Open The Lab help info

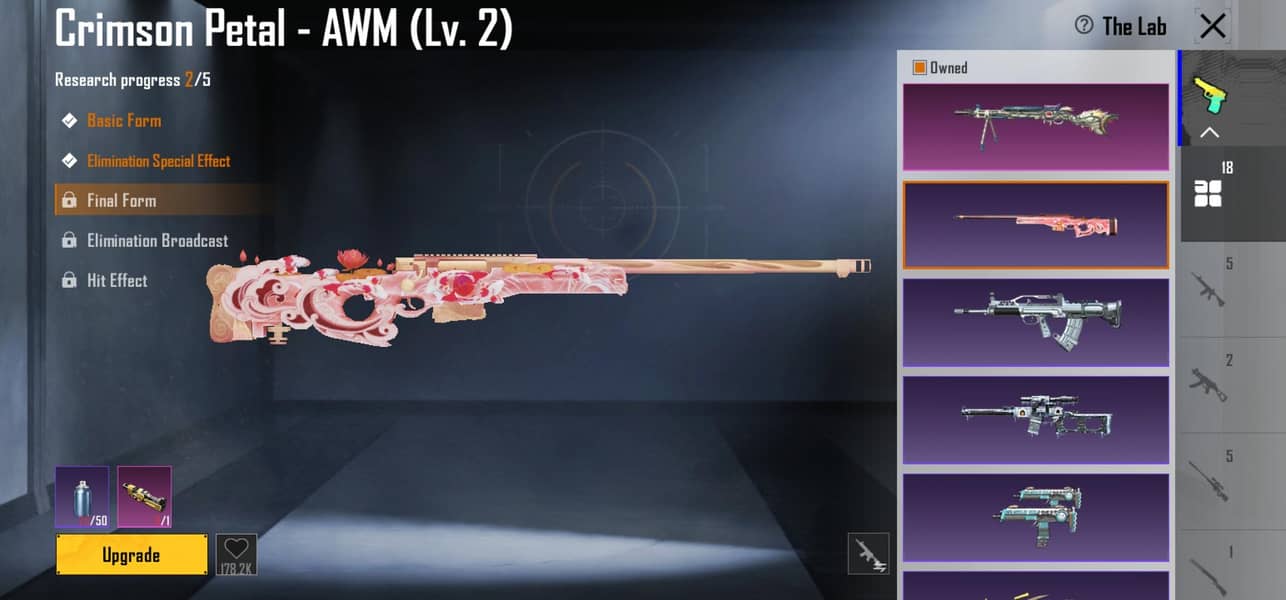pos(1083,26)
